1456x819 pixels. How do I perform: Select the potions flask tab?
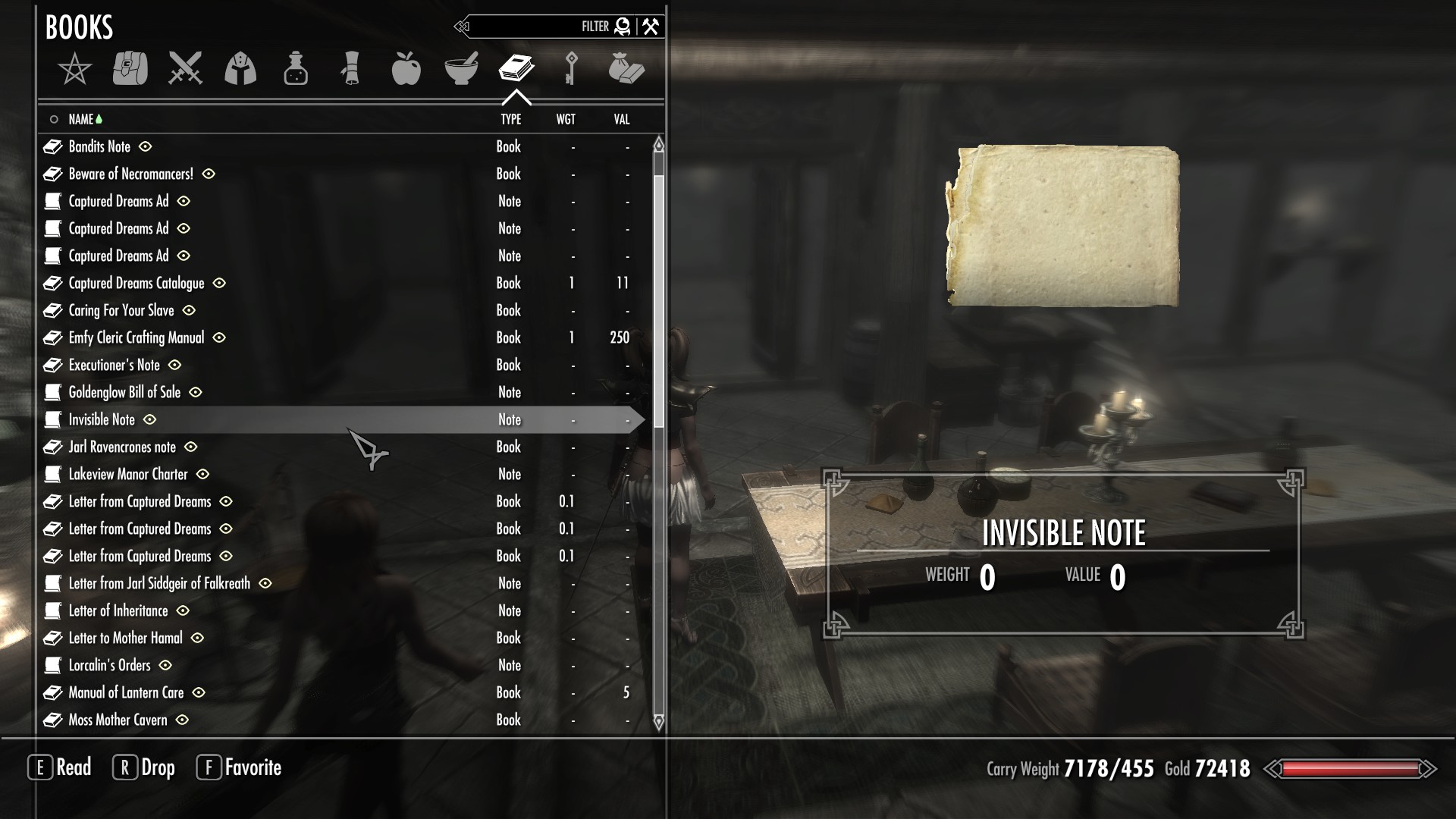coord(296,68)
